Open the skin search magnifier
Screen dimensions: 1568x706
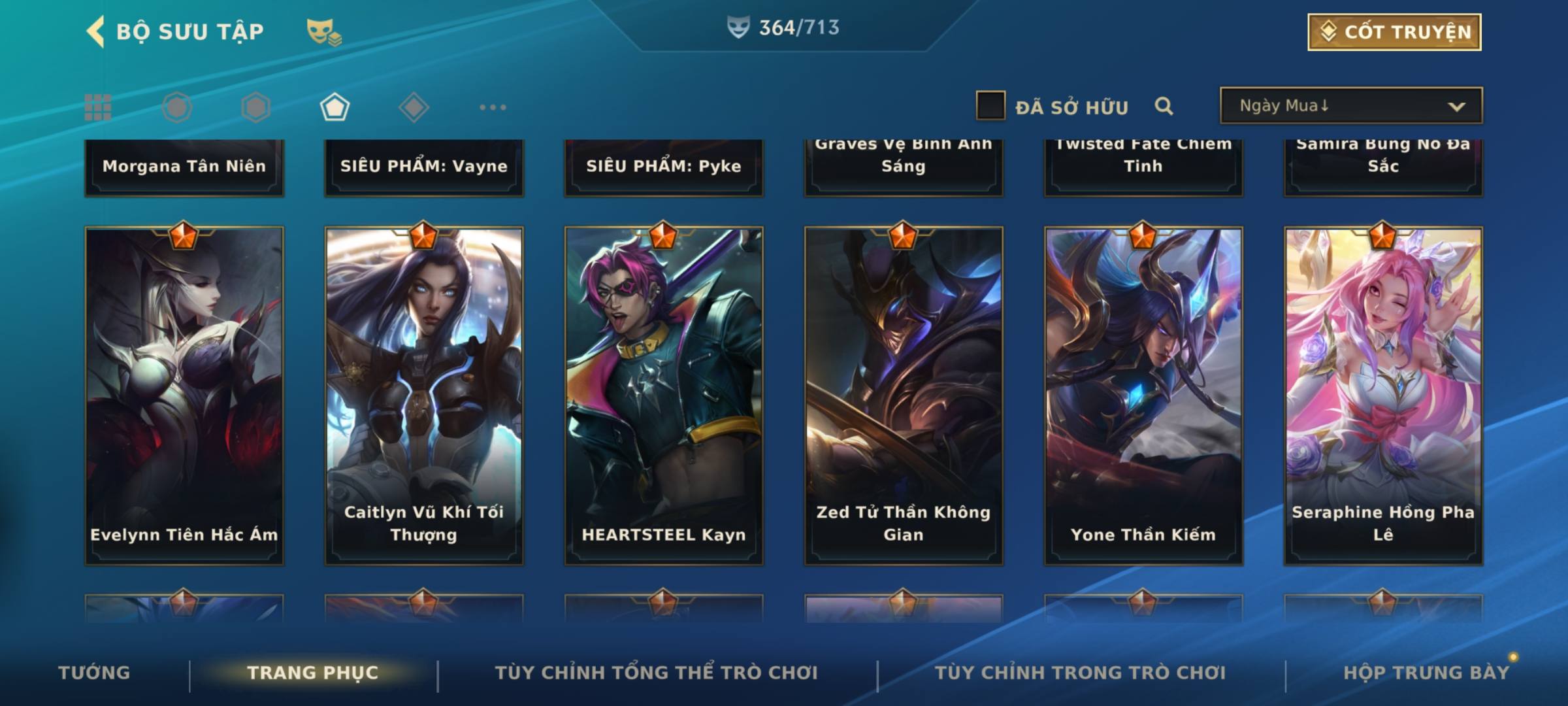click(x=1164, y=106)
